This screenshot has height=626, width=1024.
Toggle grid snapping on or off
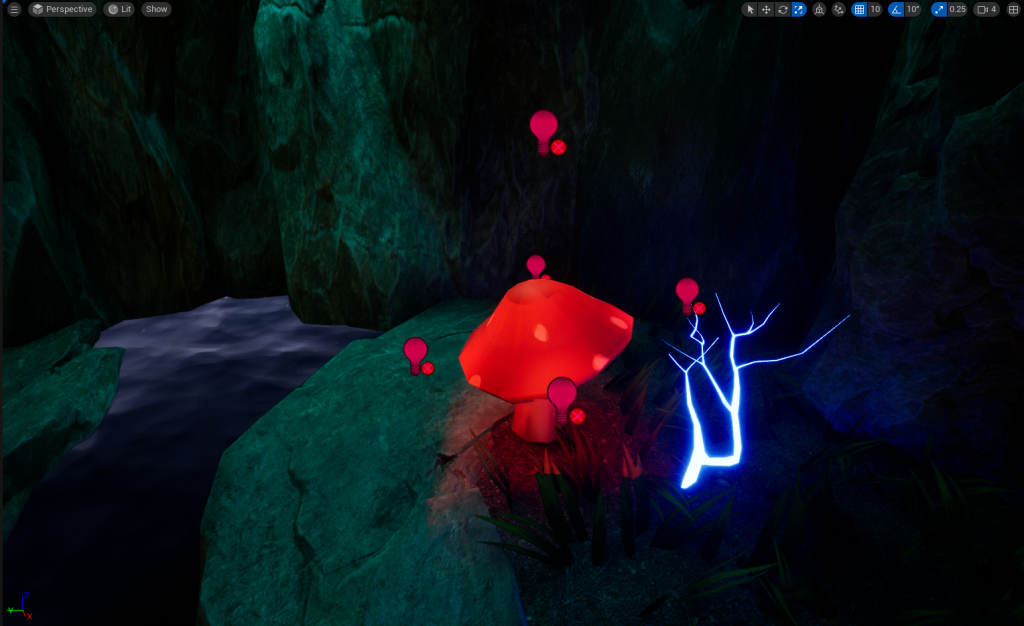pyautogui.click(x=859, y=9)
